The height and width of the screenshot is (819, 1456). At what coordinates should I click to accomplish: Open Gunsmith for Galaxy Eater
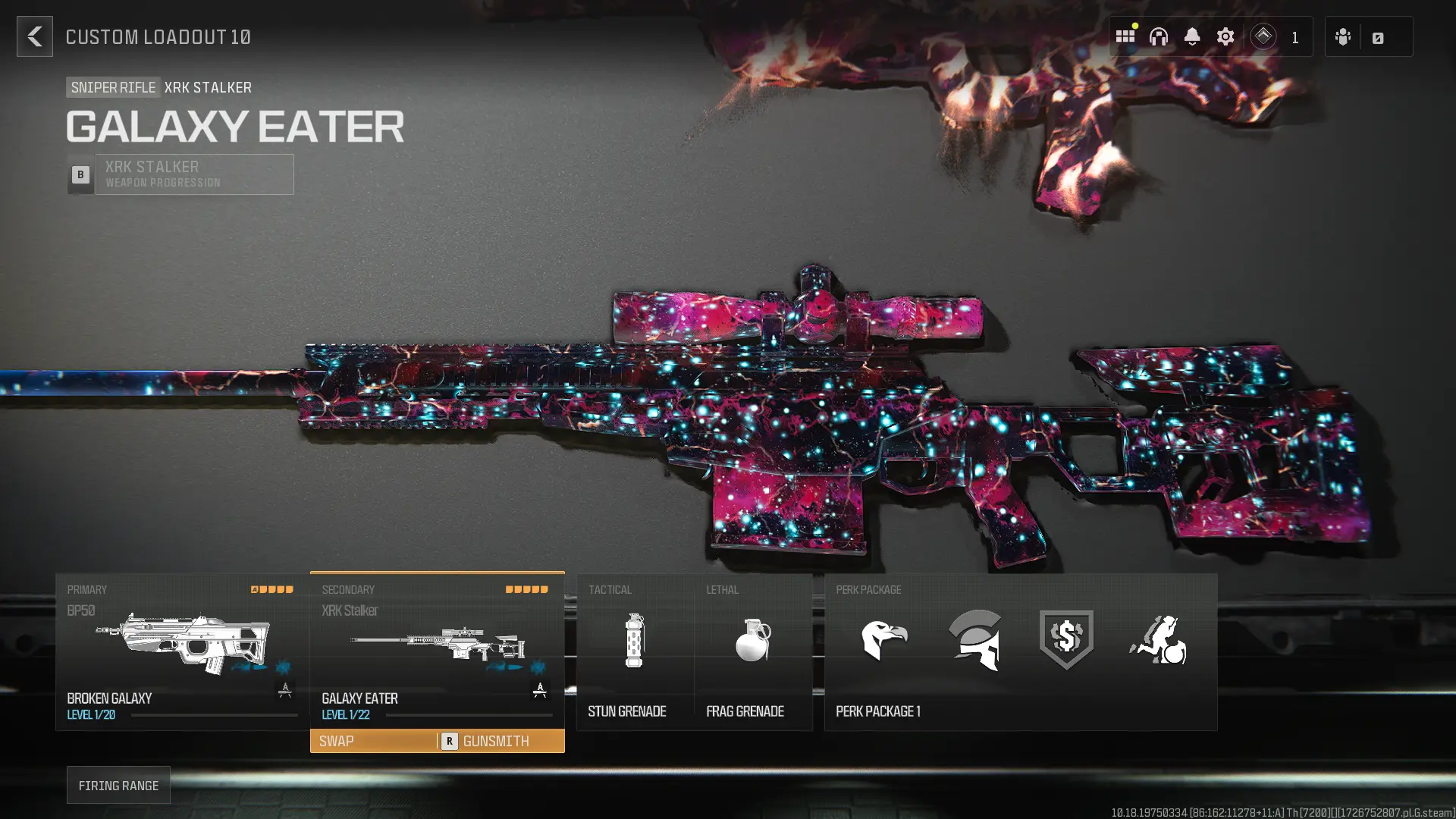coord(497,741)
